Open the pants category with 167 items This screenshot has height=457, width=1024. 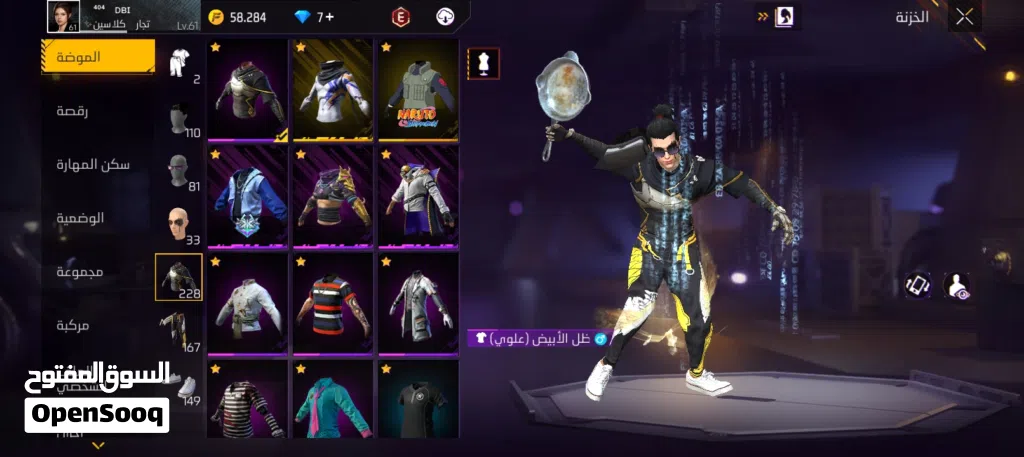[x=180, y=332]
